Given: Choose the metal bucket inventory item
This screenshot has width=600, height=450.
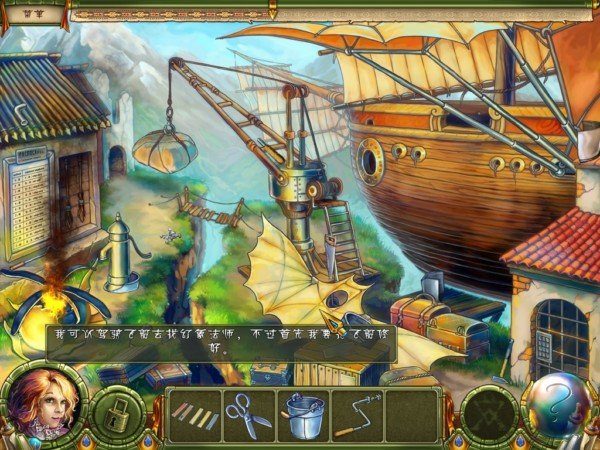Looking at the screenshot, I should (303, 414).
